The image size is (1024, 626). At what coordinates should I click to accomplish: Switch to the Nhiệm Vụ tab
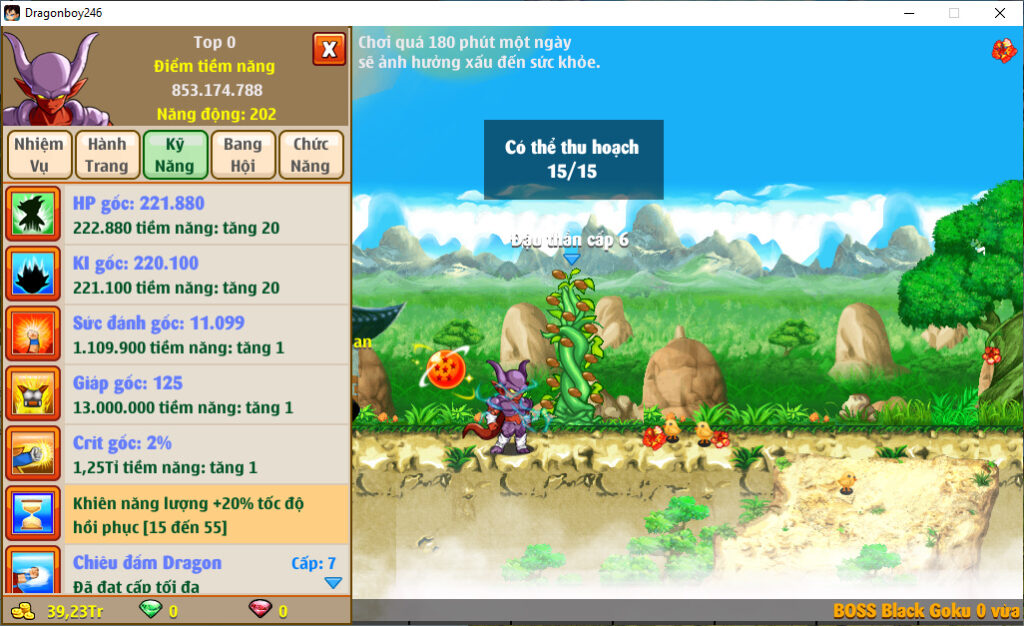tap(39, 155)
